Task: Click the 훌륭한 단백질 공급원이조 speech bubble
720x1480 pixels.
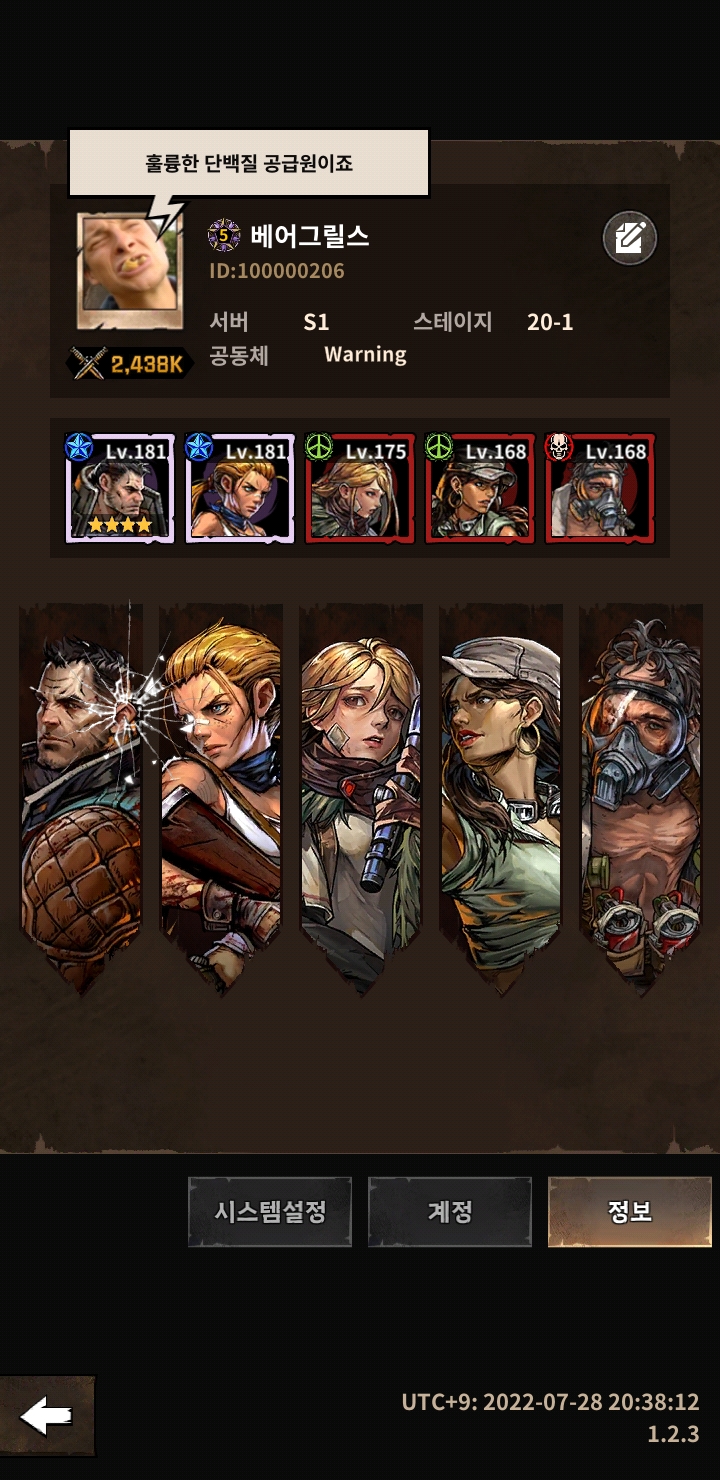Action: (x=248, y=162)
